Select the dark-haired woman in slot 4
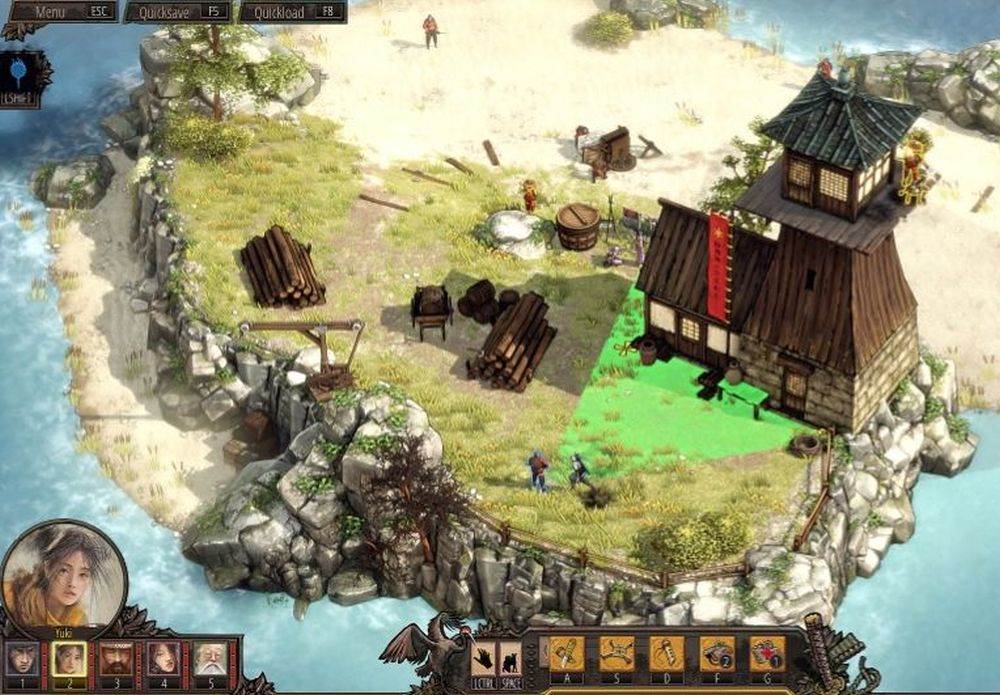 [x=163, y=658]
